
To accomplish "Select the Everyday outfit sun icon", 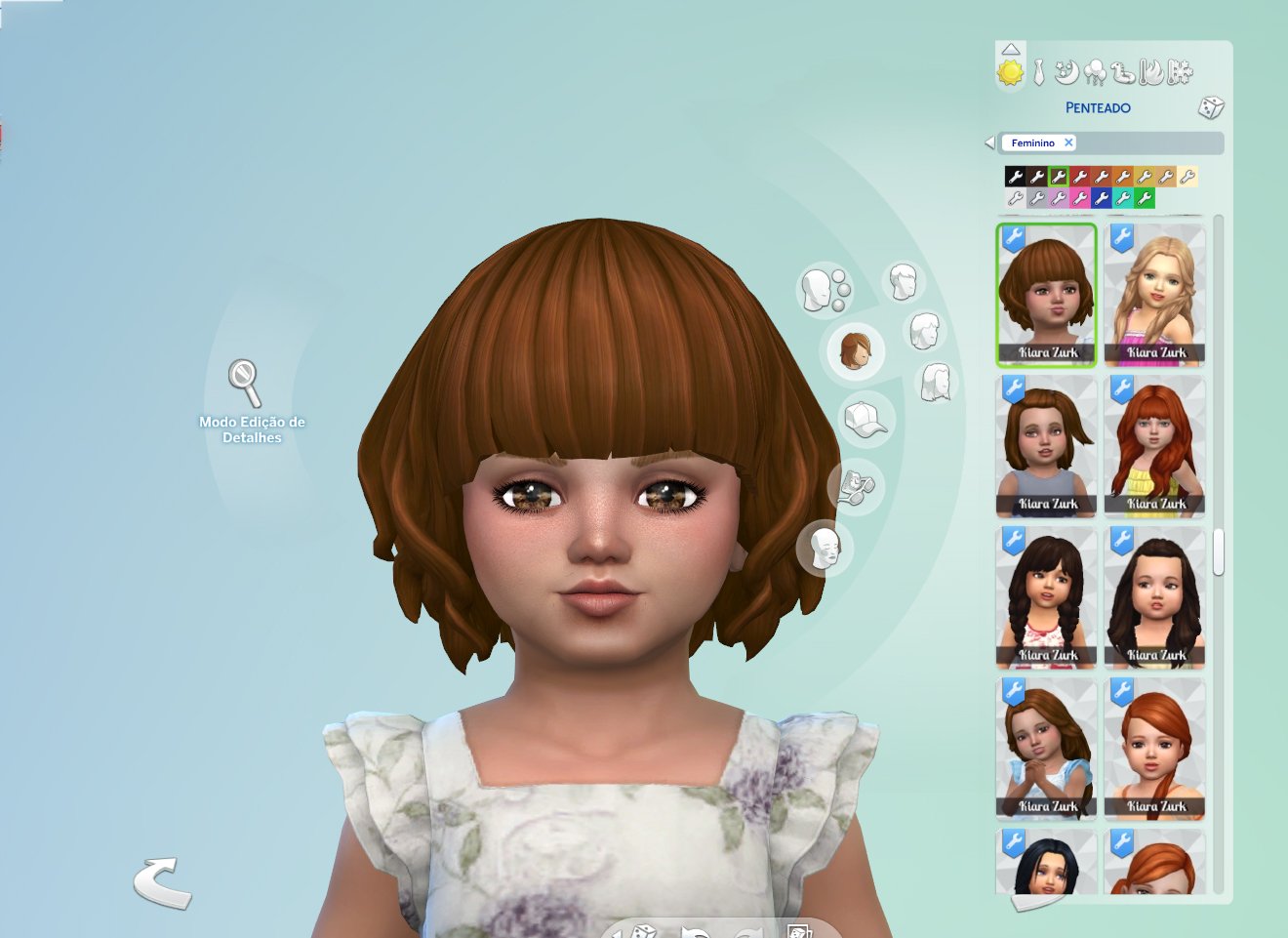I will [x=1011, y=71].
